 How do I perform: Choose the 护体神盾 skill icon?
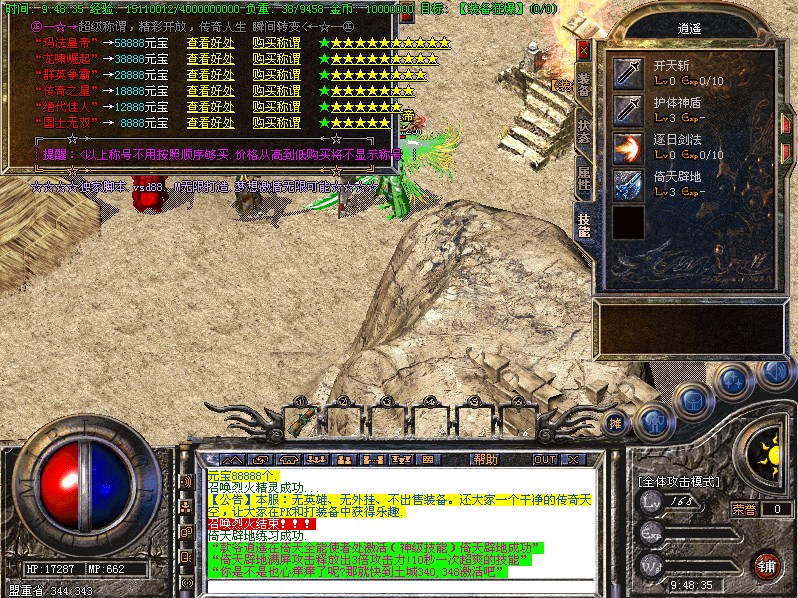click(628, 109)
